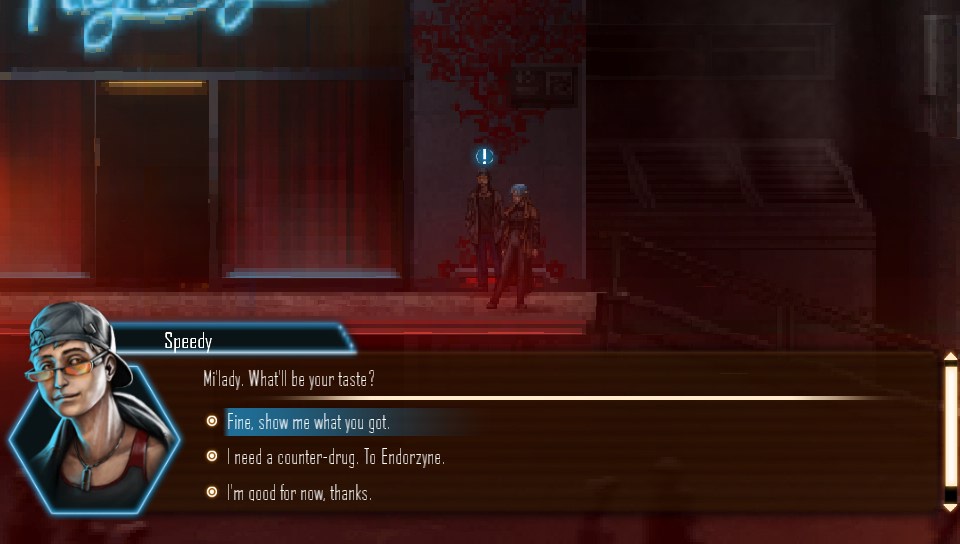Screen dimensions: 960x544
Task: Choose "Fine, show me what you got."
Action: click(x=308, y=422)
